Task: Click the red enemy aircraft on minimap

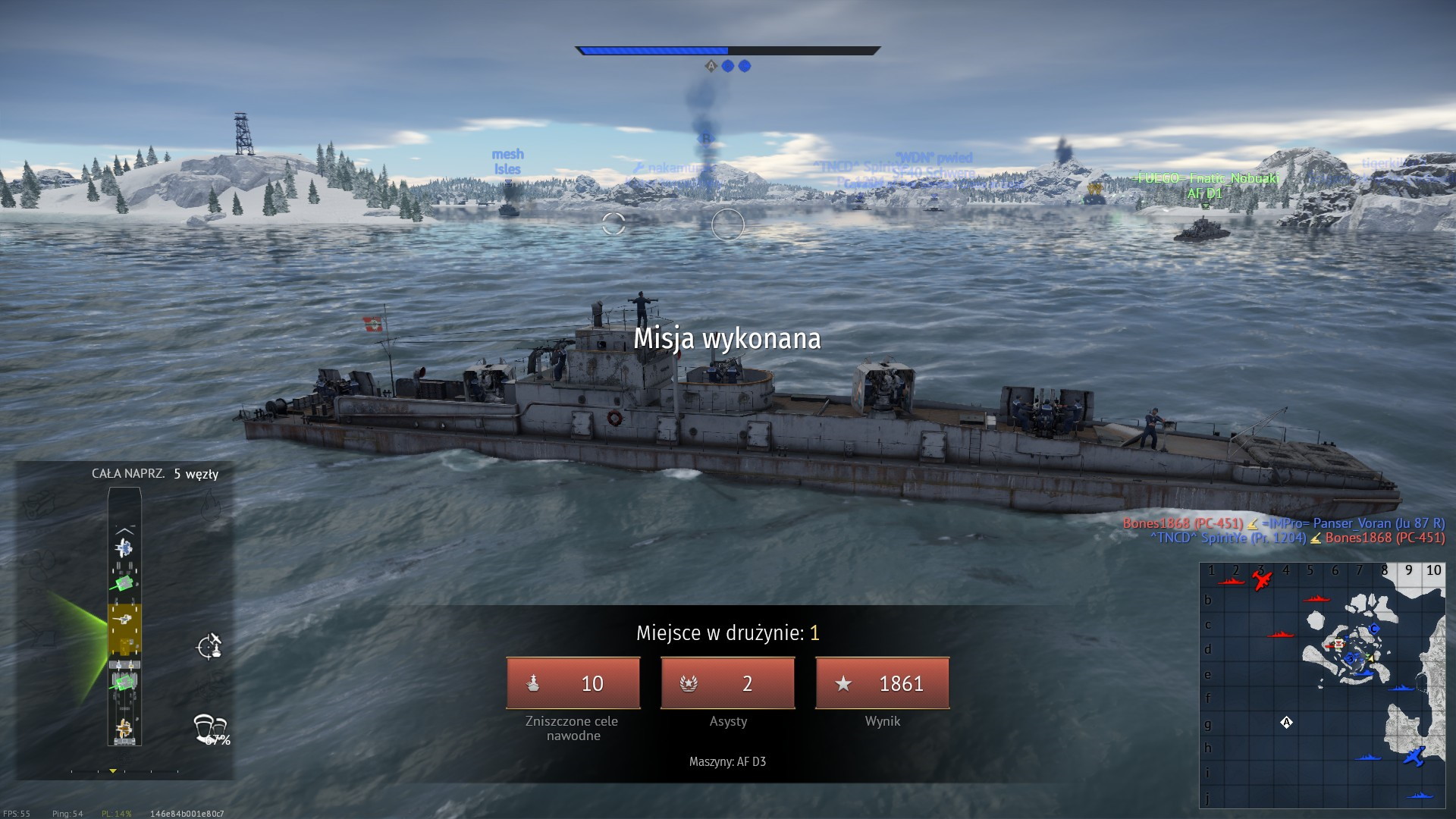Action: [x=1262, y=581]
